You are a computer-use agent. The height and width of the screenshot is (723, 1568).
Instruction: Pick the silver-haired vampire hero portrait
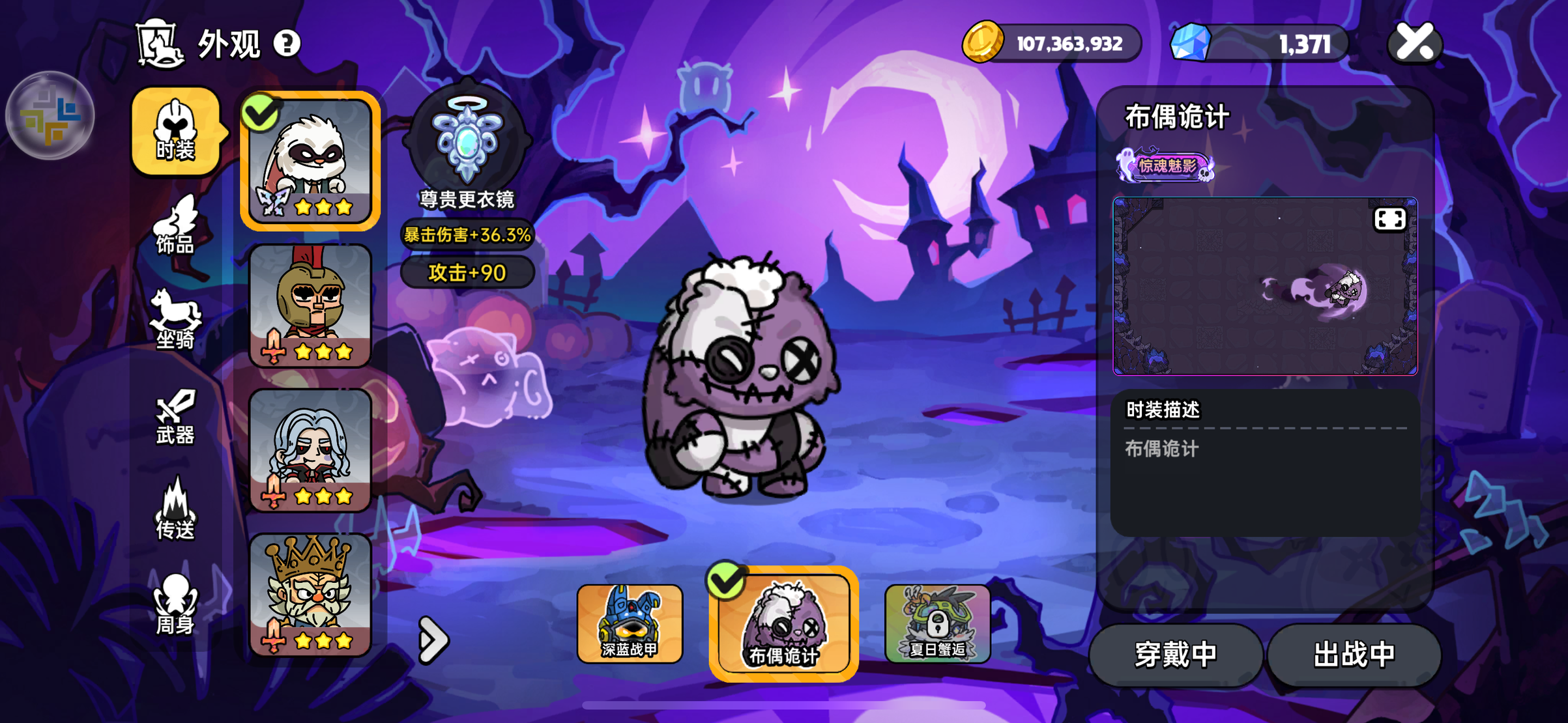coord(310,451)
